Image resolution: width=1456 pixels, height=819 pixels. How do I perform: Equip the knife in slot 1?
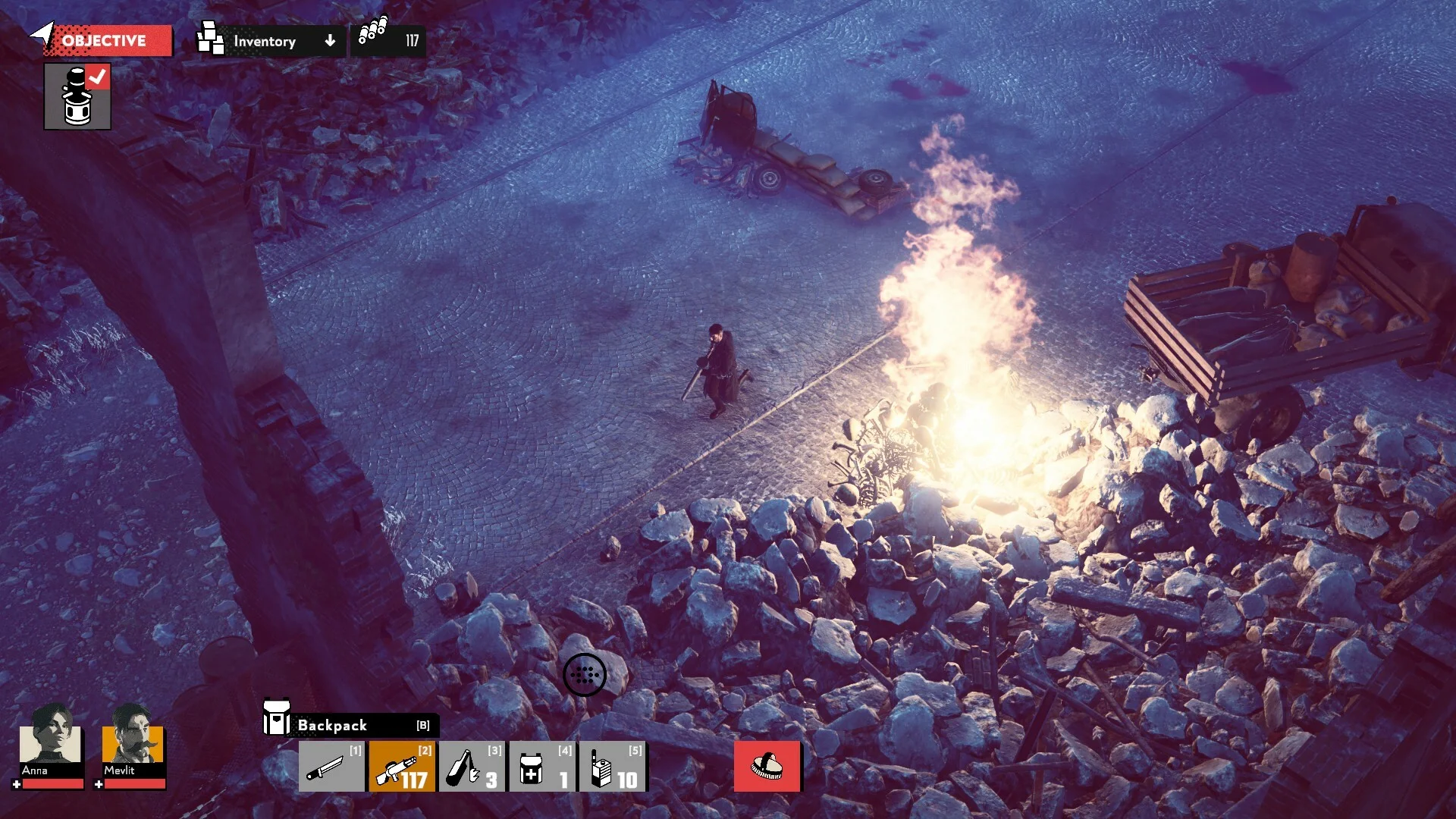tap(331, 767)
